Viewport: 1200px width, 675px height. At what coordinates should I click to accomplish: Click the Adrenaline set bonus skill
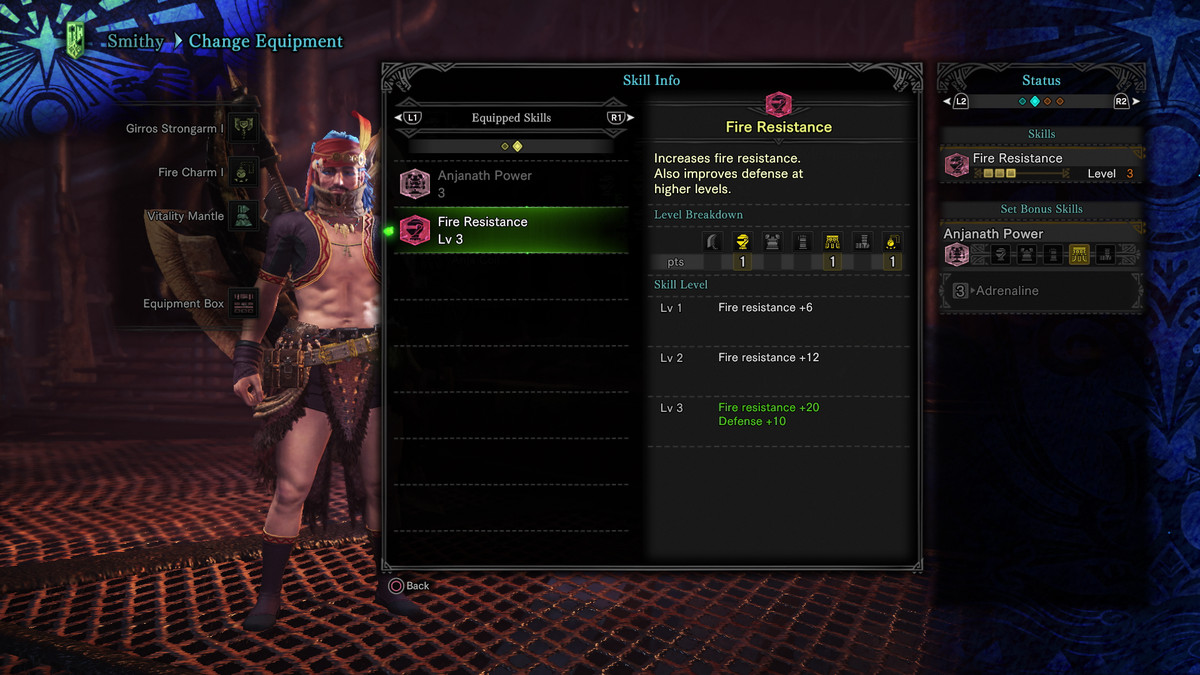(1041, 291)
